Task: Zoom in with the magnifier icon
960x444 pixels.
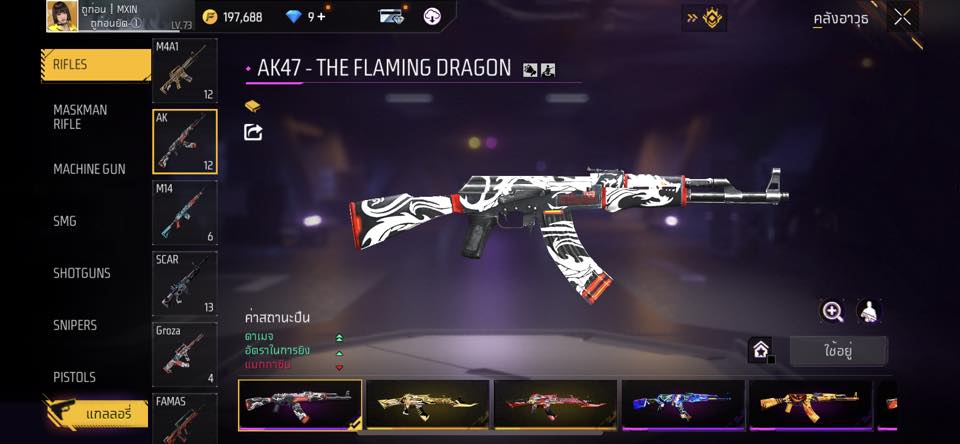Action: 832,311
